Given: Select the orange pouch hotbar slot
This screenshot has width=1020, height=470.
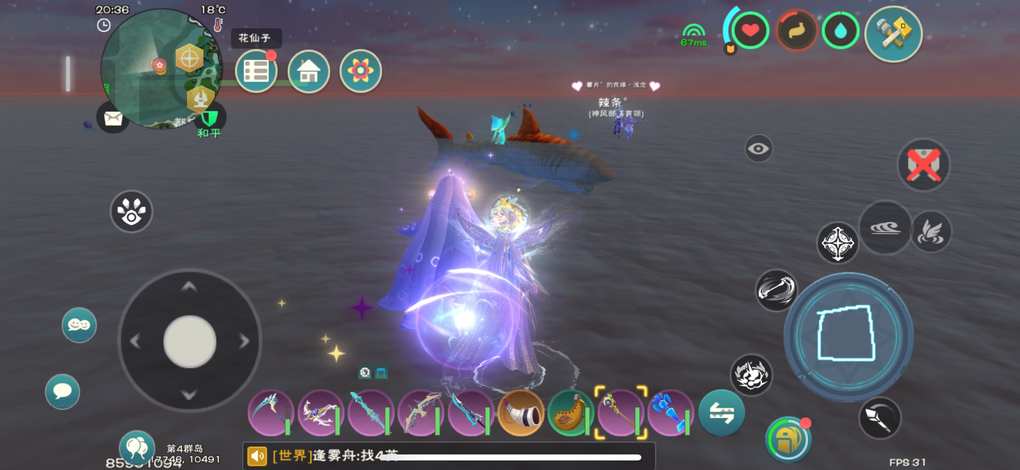Looking at the screenshot, I should pyautogui.click(x=571, y=413).
